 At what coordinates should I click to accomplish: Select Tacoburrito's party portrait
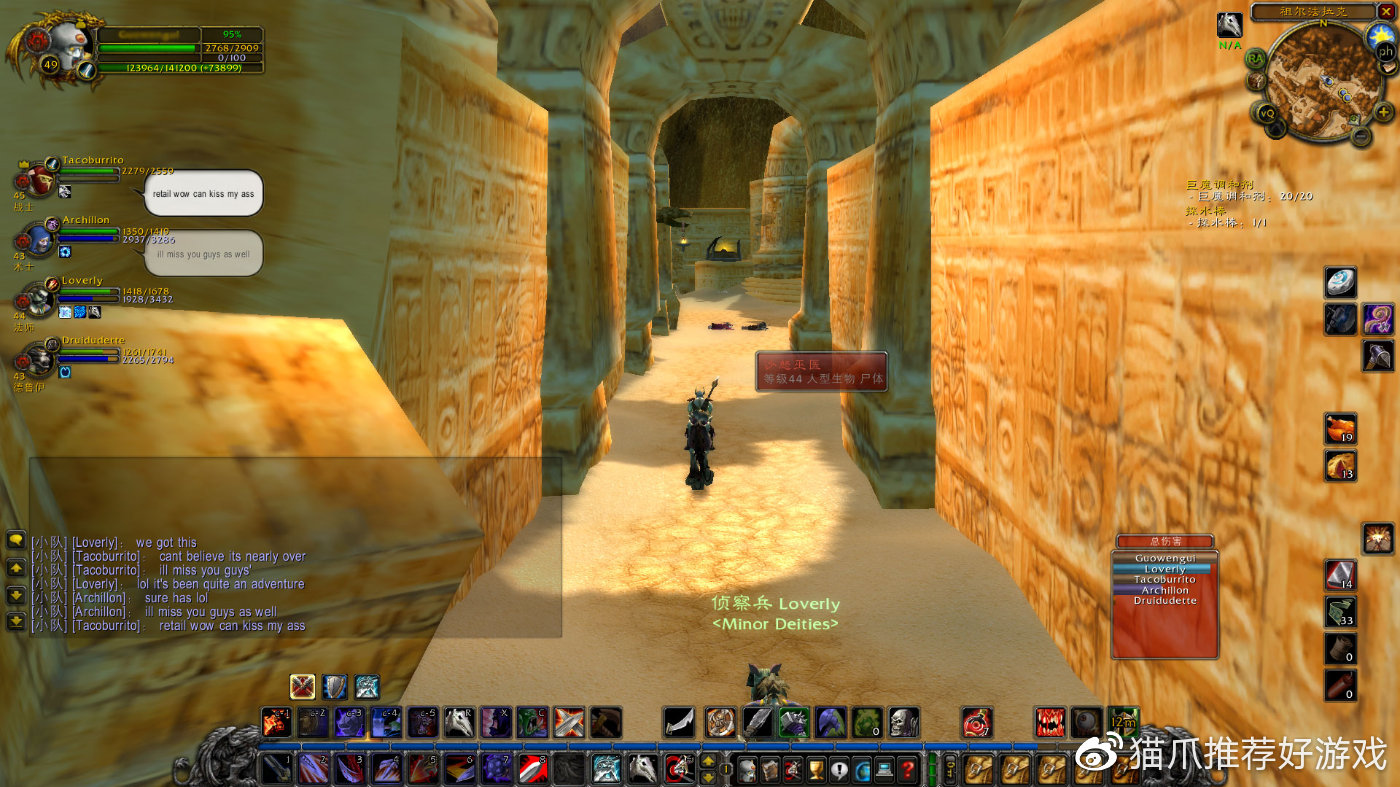pos(40,180)
